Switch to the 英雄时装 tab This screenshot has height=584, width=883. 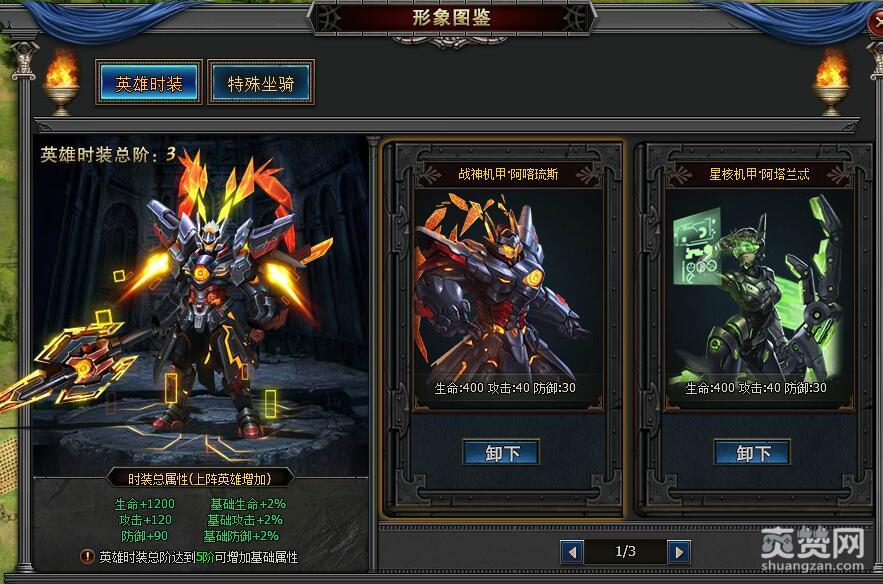pos(149,83)
